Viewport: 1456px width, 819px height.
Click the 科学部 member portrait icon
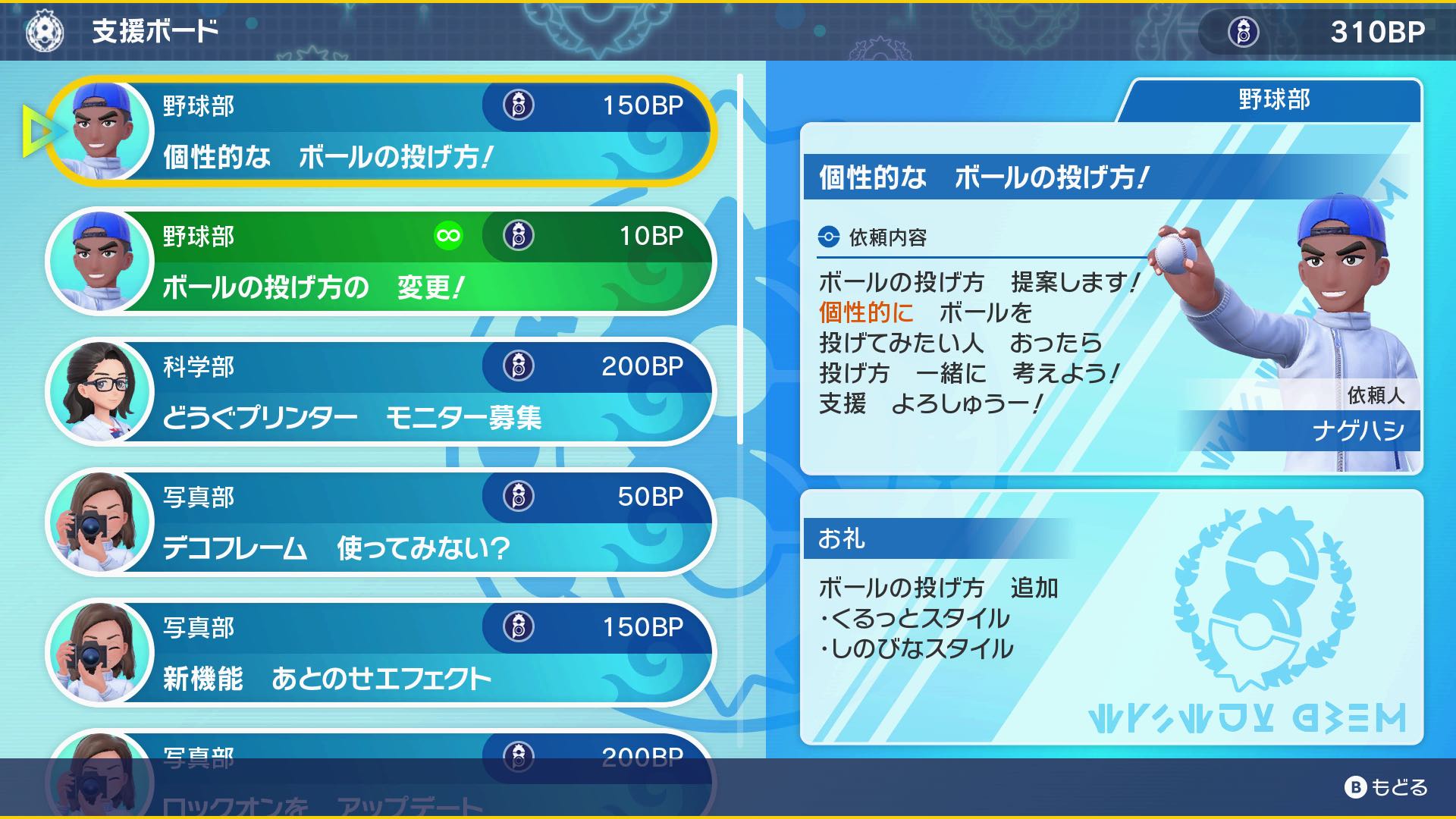101,391
